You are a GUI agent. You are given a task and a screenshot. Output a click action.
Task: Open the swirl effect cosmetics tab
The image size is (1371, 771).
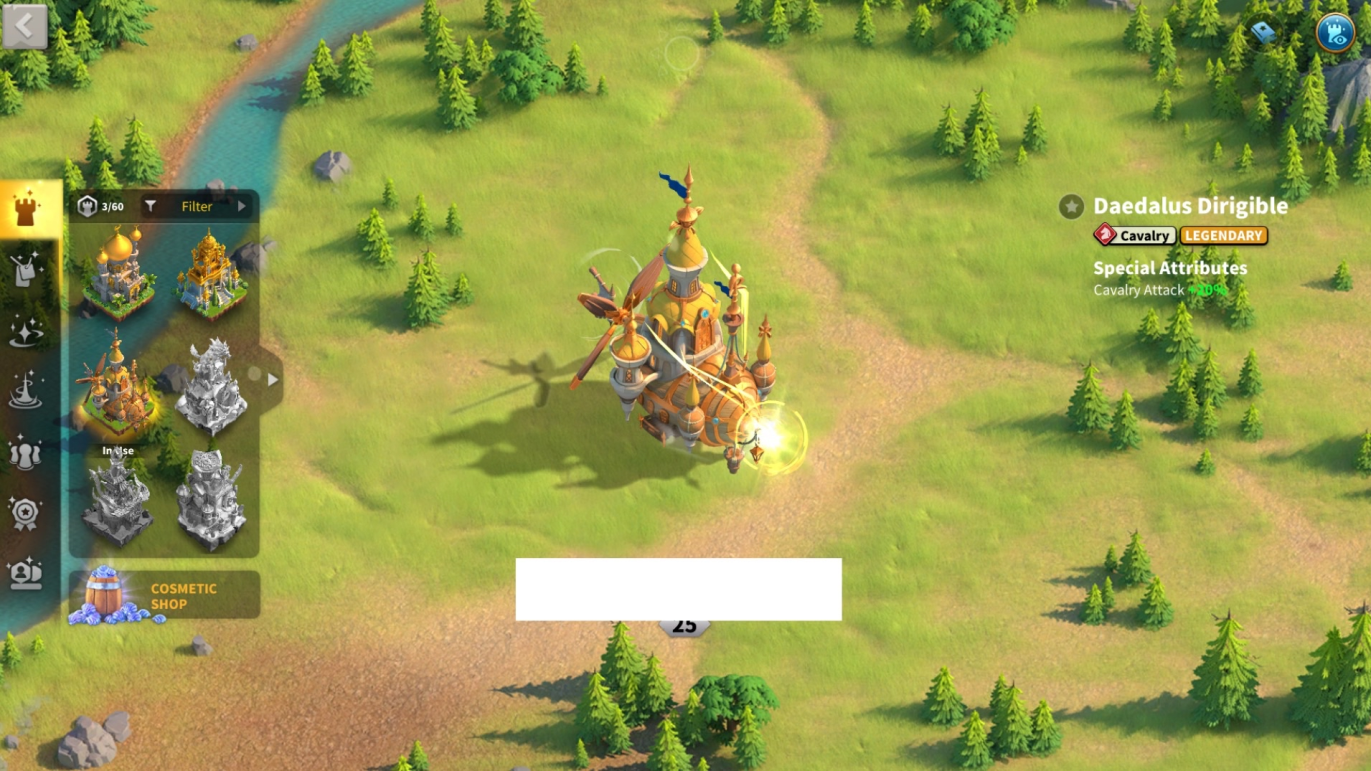pos(26,392)
